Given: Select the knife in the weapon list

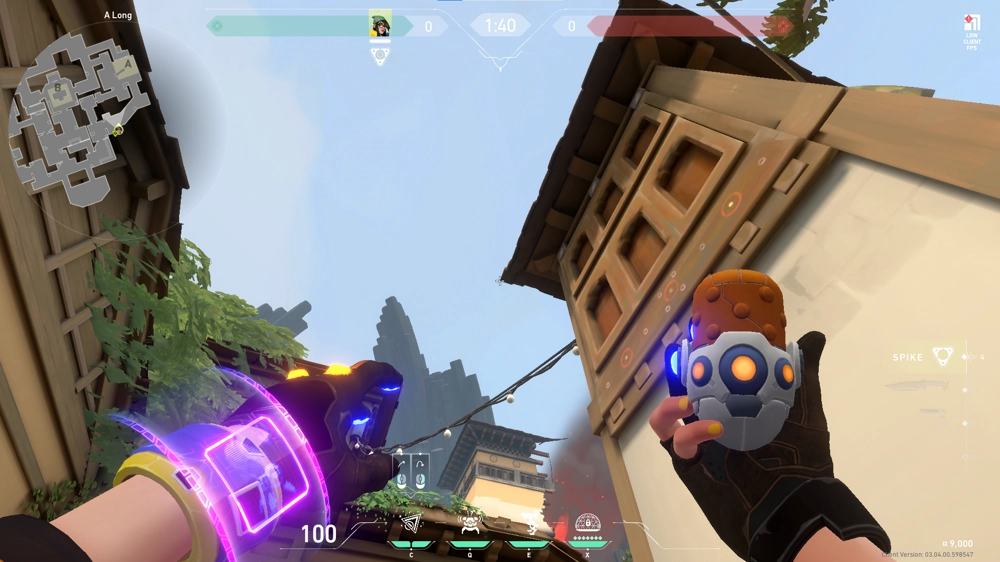Looking at the screenshot, I should pos(918,386).
